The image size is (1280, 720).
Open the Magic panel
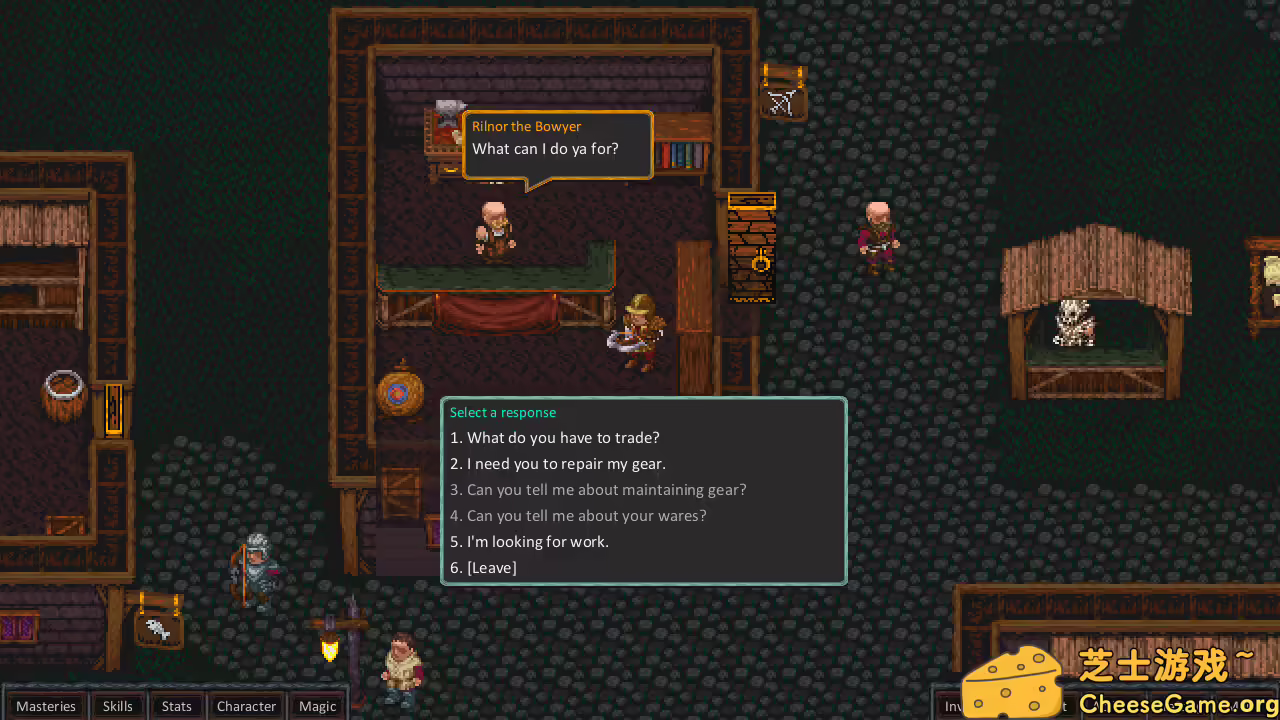tap(317, 706)
